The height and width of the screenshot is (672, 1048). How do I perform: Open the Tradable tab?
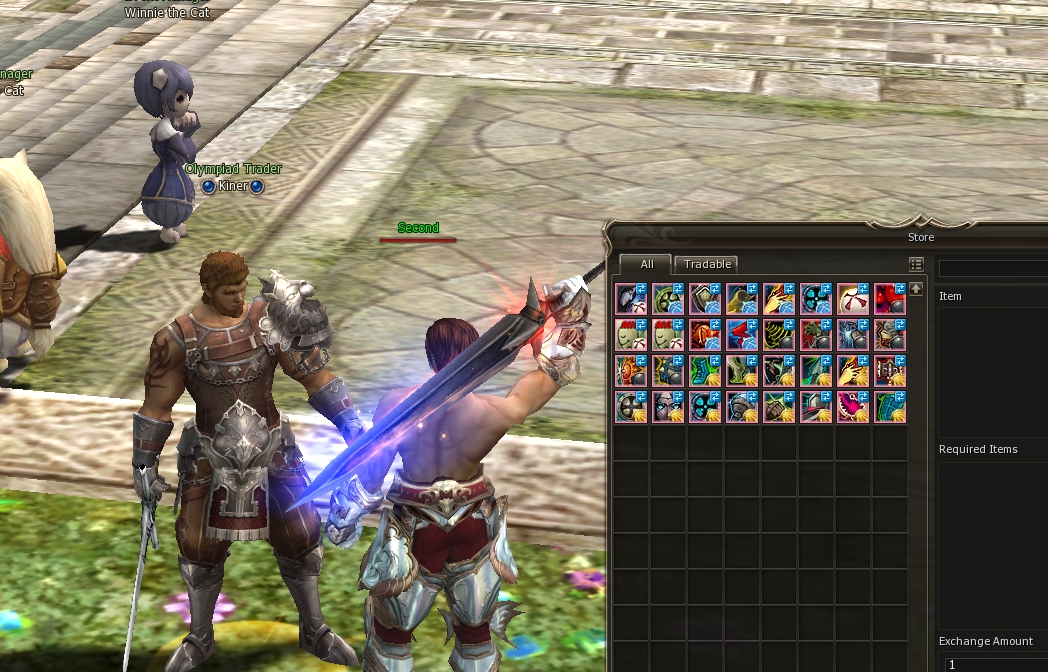click(706, 264)
